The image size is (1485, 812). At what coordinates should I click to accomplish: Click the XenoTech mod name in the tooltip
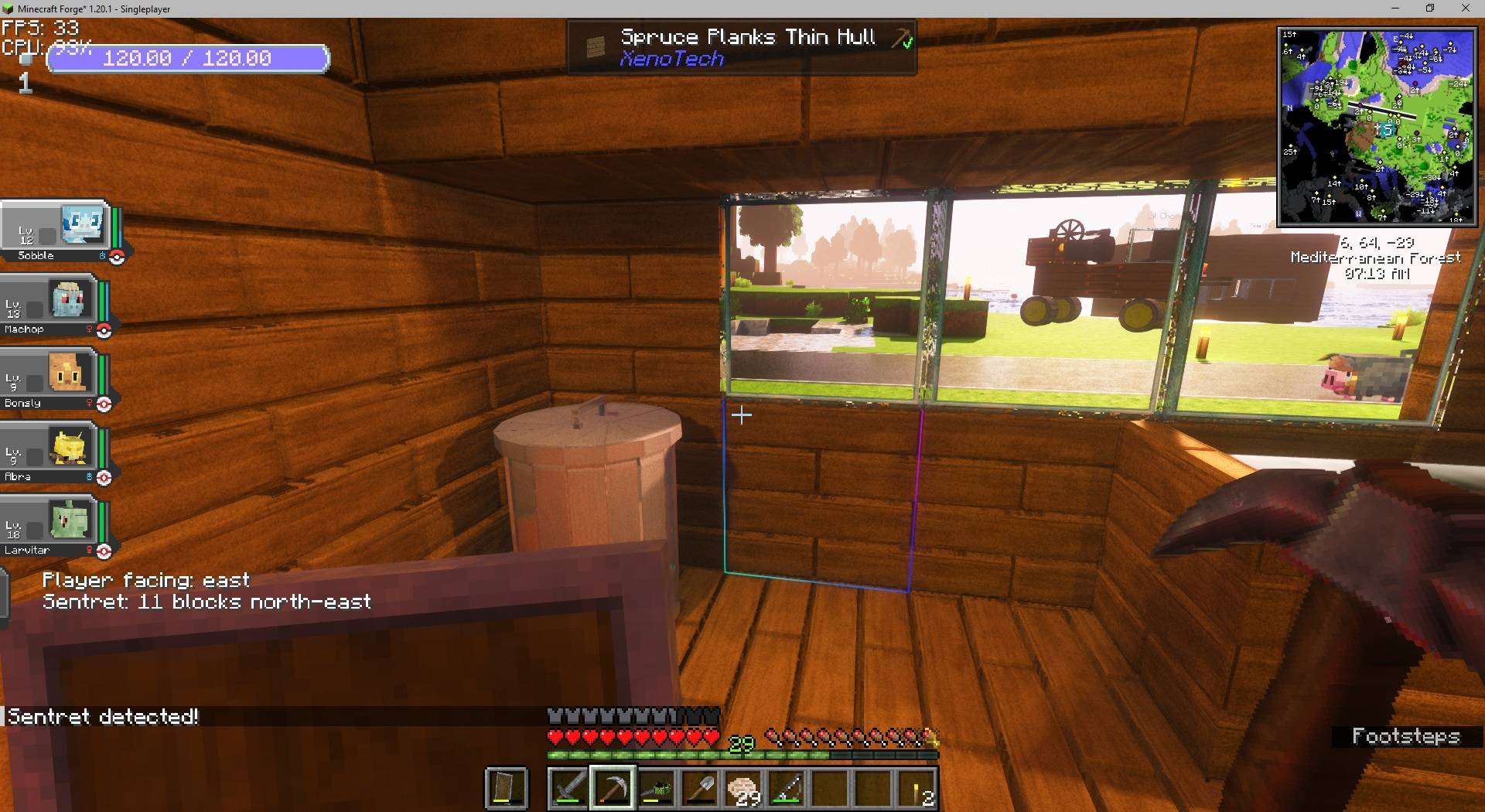tap(672, 59)
